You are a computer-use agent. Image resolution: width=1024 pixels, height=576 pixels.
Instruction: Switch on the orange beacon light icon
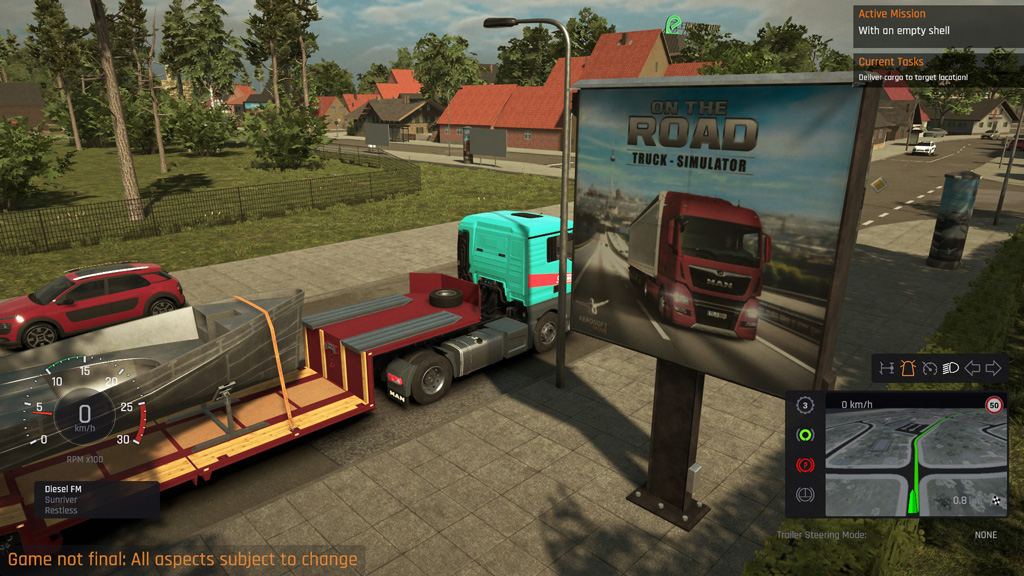(907, 368)
